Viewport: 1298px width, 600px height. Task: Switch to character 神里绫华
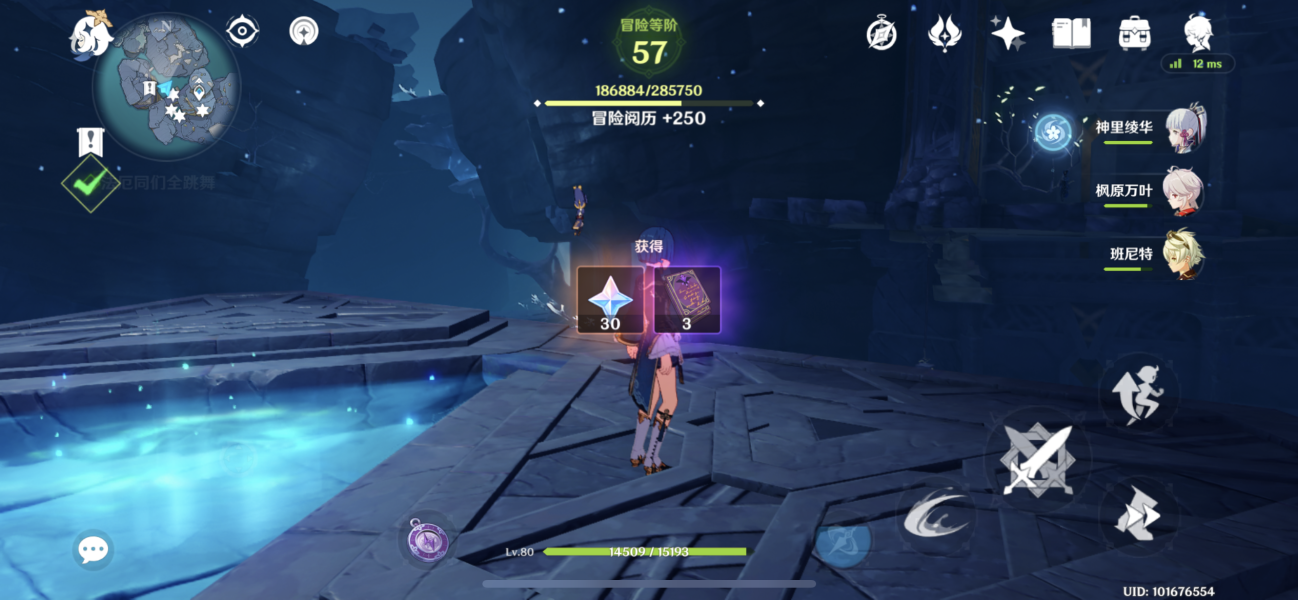tap(1184, 130)
